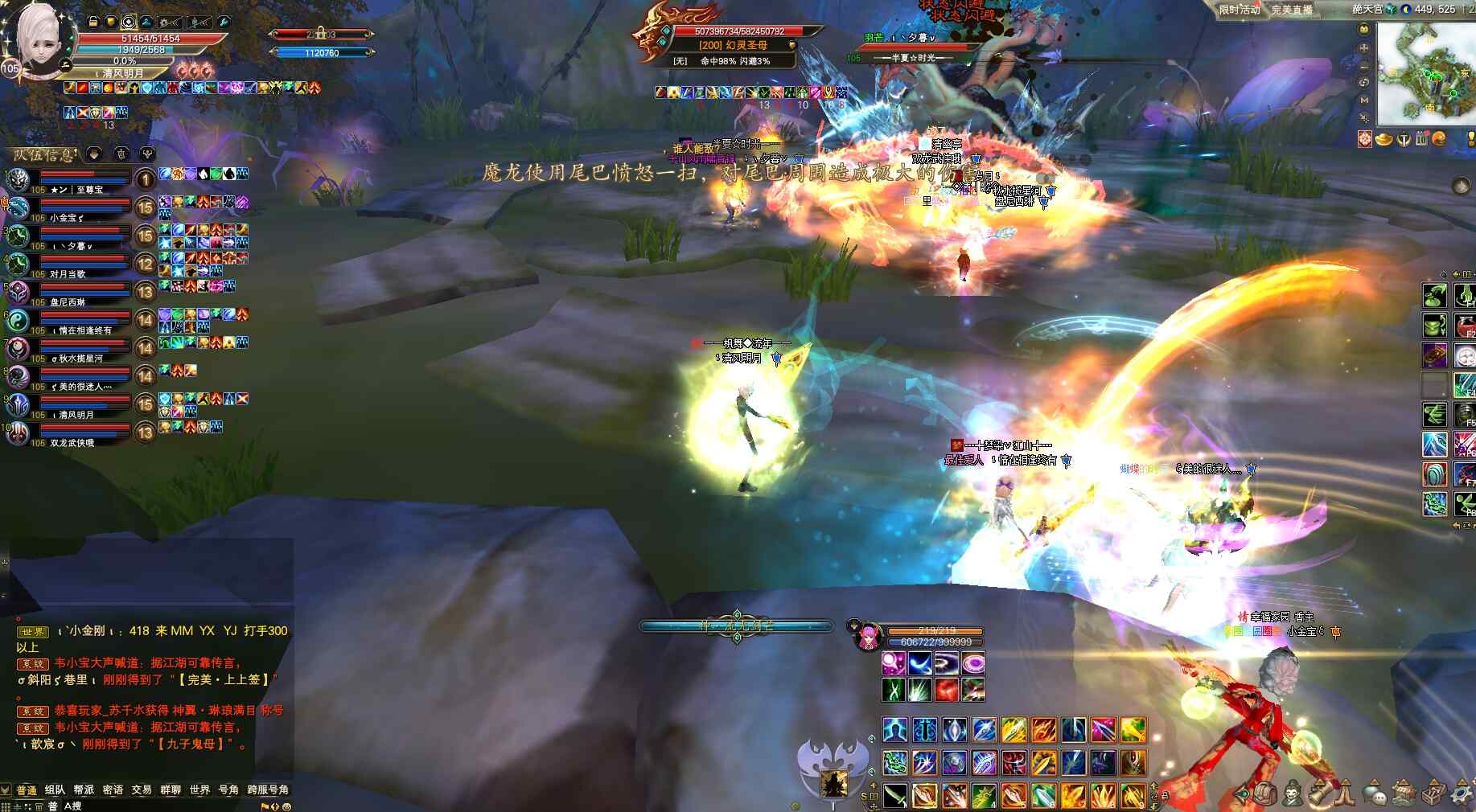Open the chat emoji smiley button

click(286, 806)
